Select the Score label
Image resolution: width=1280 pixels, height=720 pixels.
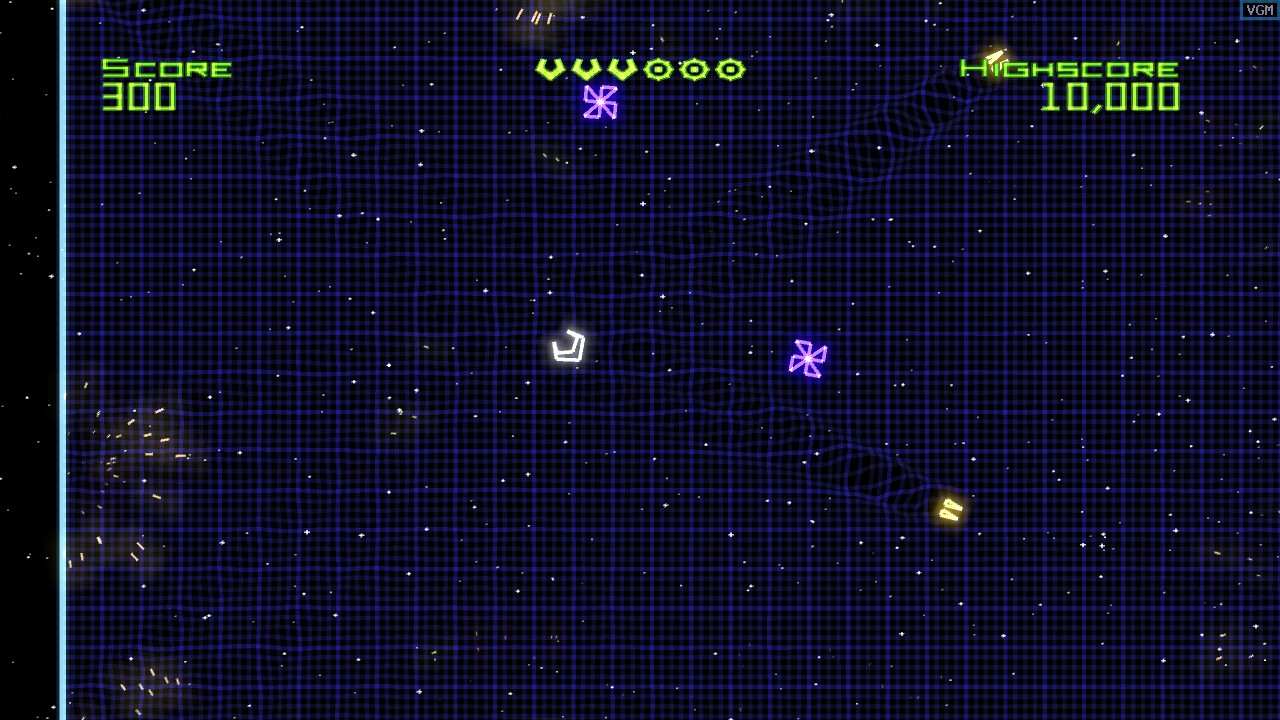click(x=166, y=68)
